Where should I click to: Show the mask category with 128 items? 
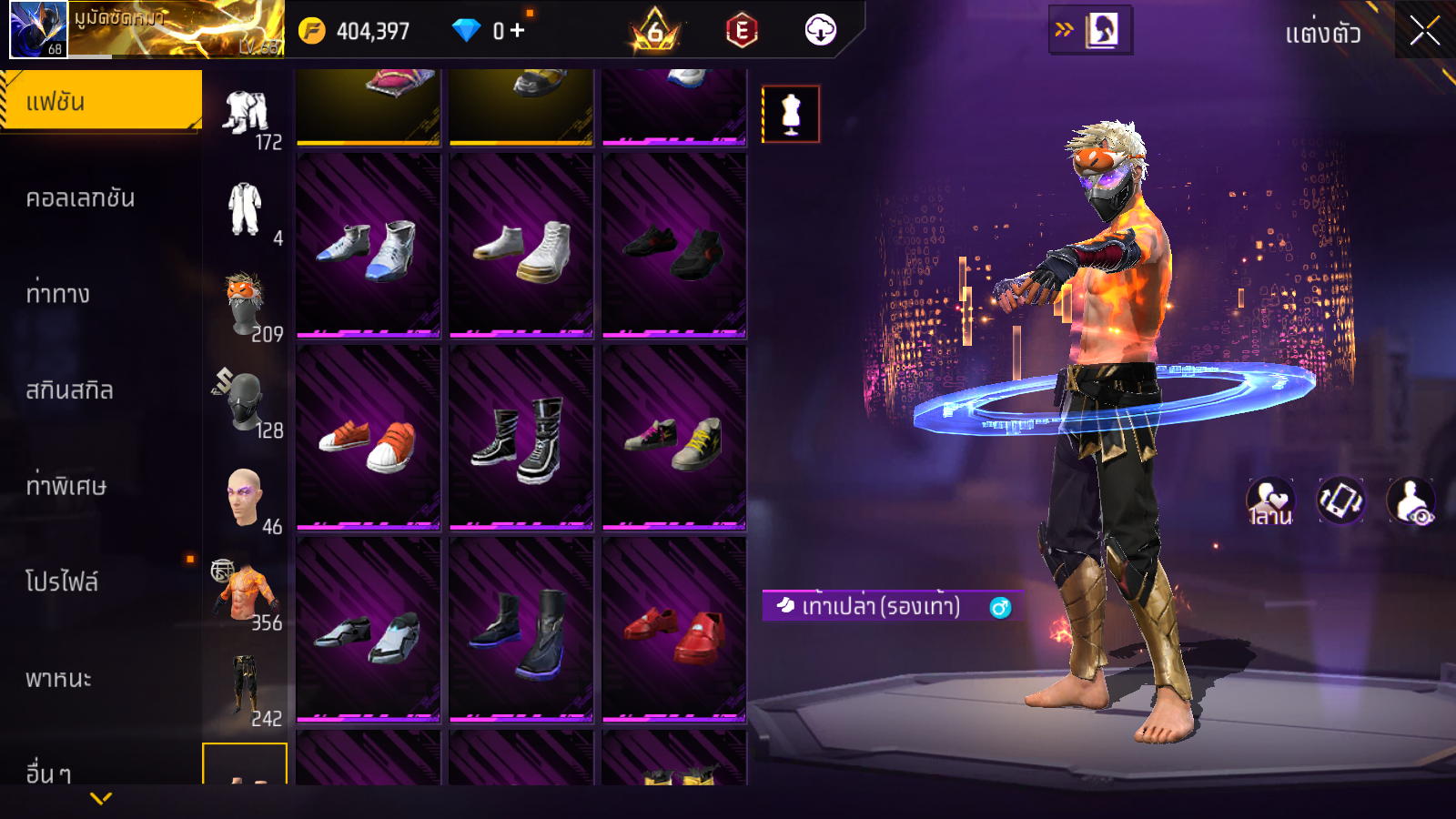[246, 402]
